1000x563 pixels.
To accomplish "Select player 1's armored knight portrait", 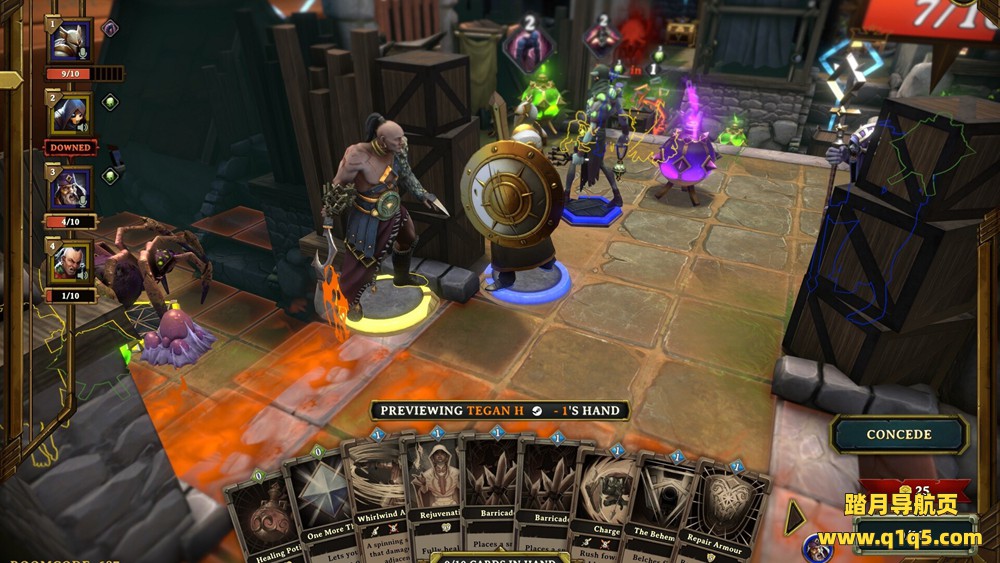I will point(71,41).
